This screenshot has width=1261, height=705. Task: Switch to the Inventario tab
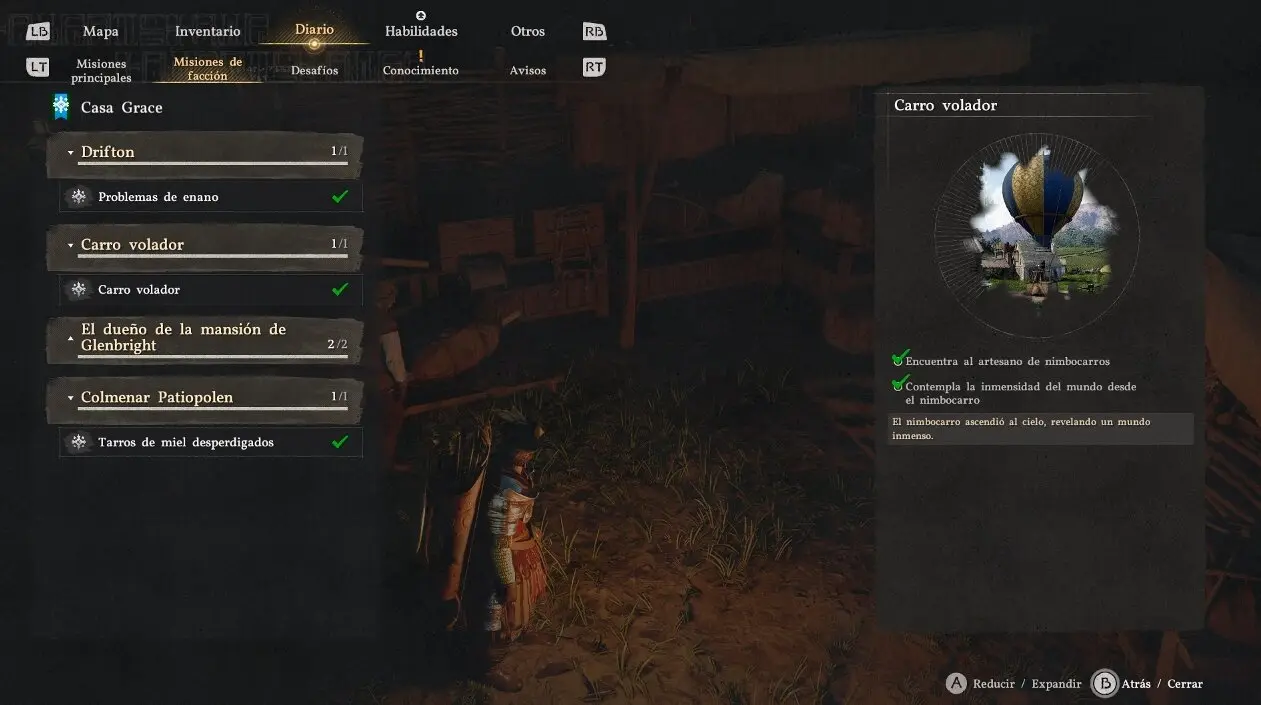point(207,31)
